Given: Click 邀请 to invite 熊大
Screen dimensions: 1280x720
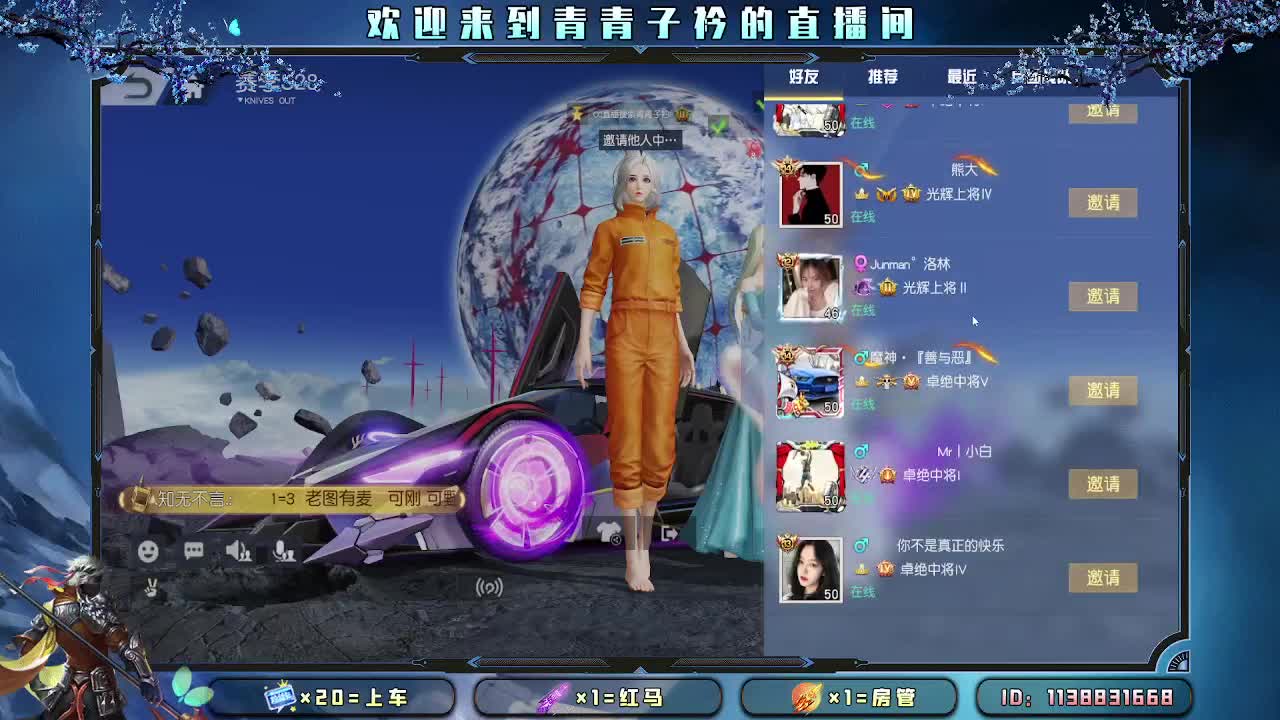Looking at the screenshot, I should [1103, 202].
